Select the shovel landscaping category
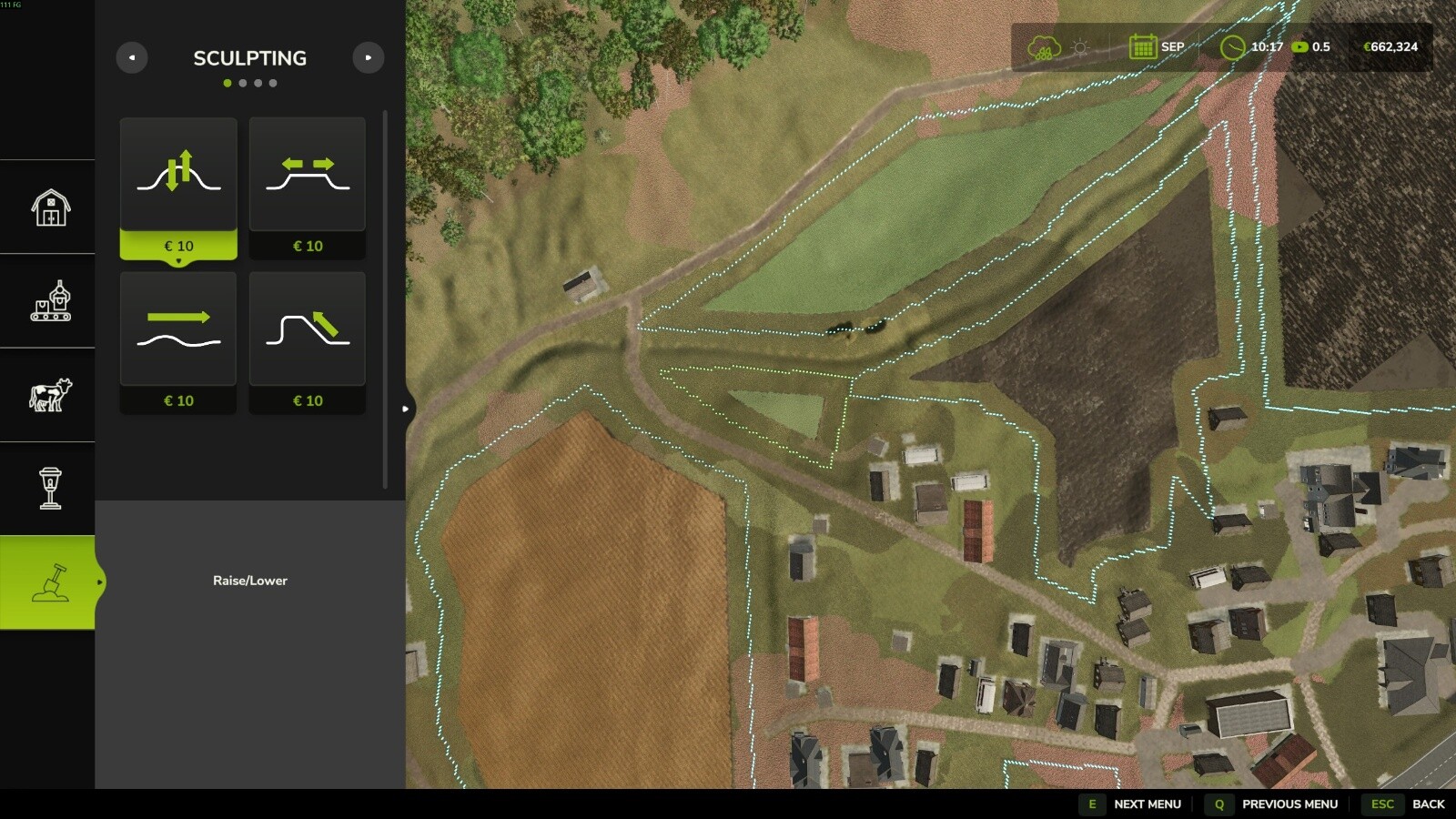The width and height of the screenshot is (1456, 819). [x=50, y=582]
